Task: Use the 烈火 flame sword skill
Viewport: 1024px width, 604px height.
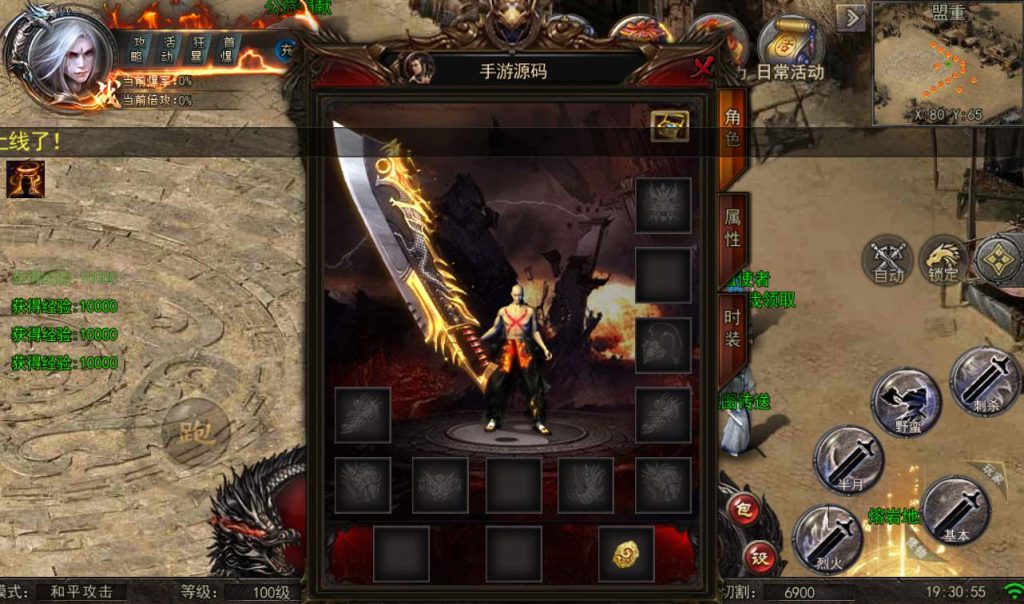Action: 827,537
